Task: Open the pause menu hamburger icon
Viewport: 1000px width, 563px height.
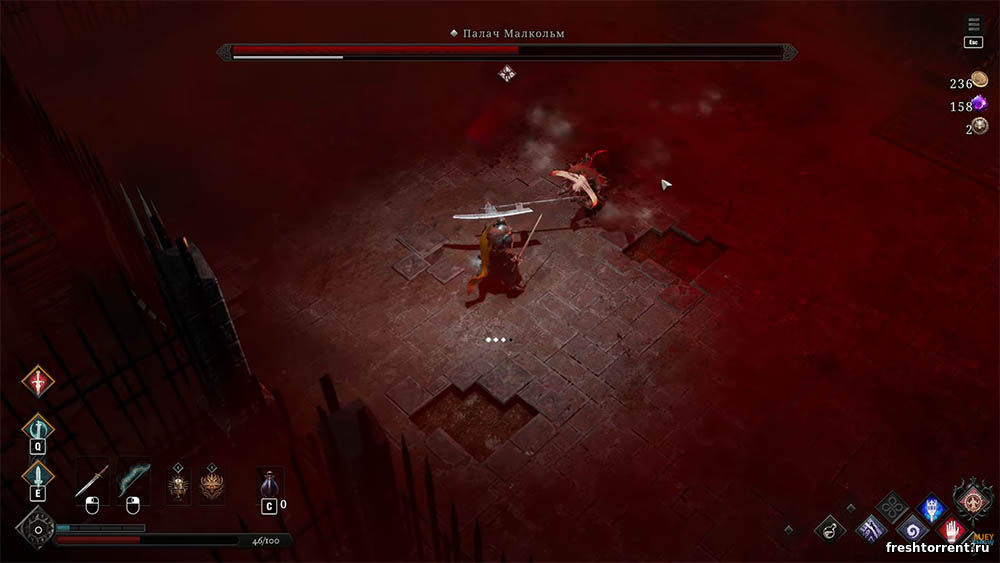Action: pyautogui.click(x=973, y=25)
